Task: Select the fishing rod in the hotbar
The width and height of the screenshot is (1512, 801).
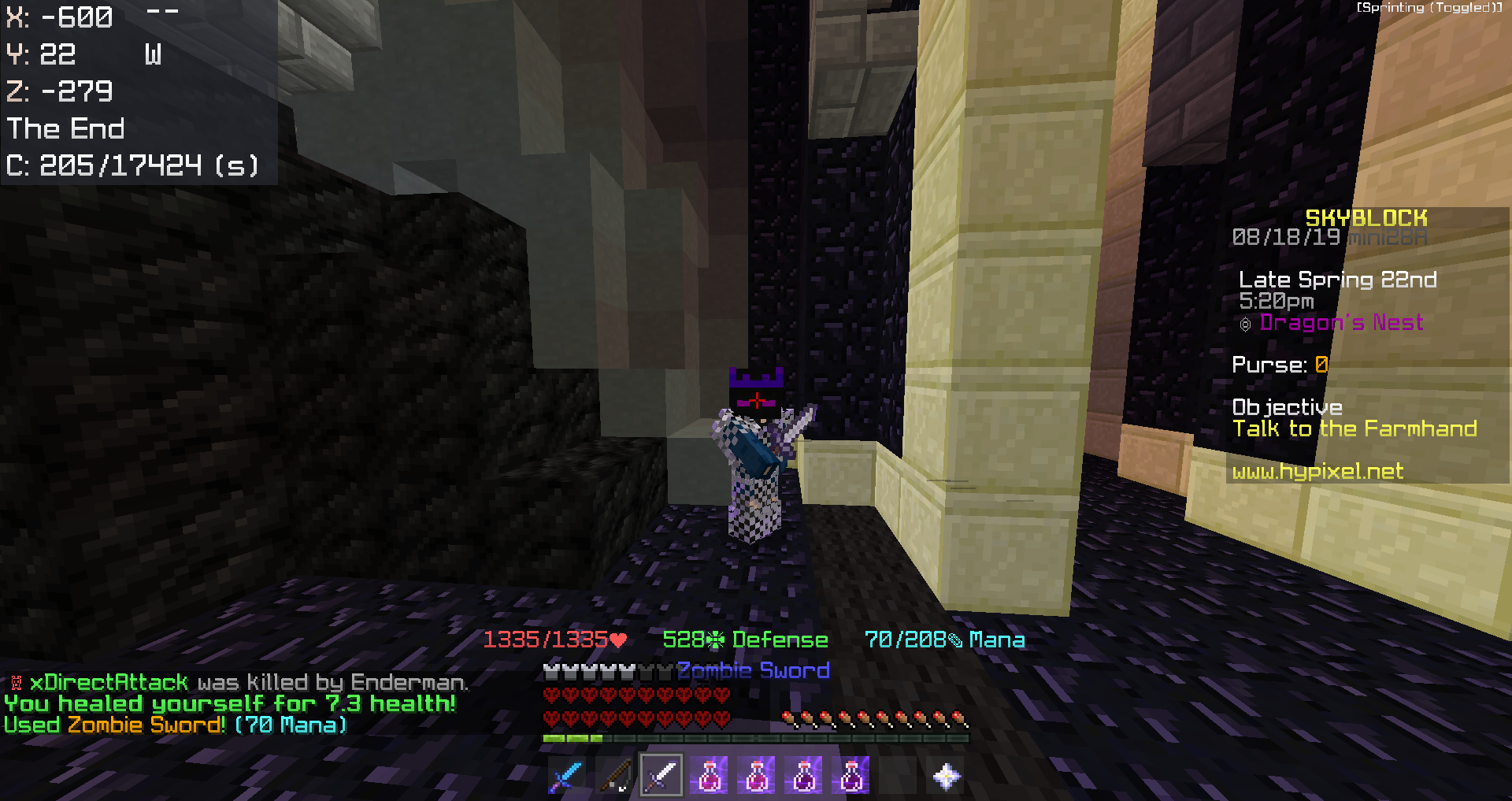Action: 614,776
